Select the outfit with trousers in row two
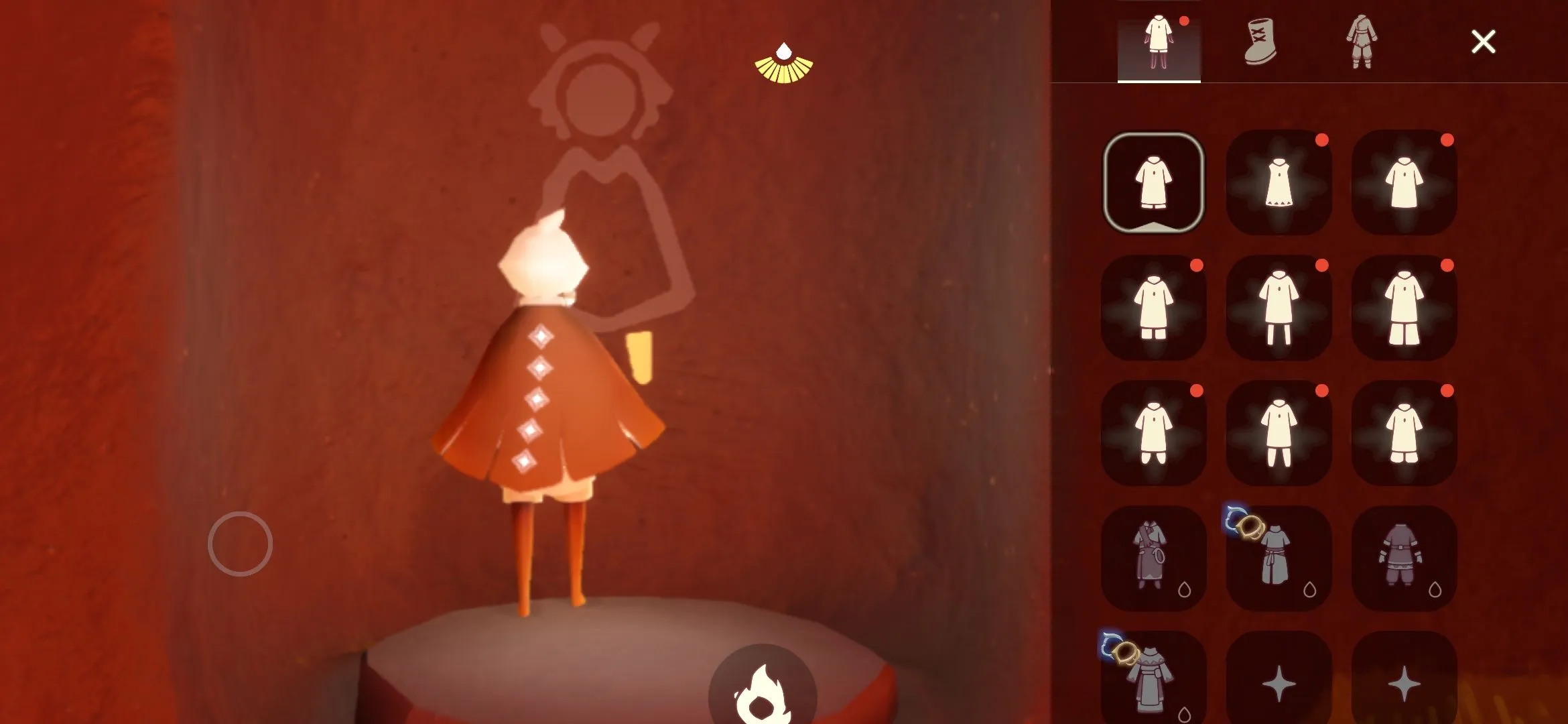The width and height of the screenshot is (1568, 724). pyautogui.click(x=1279, y=308)
